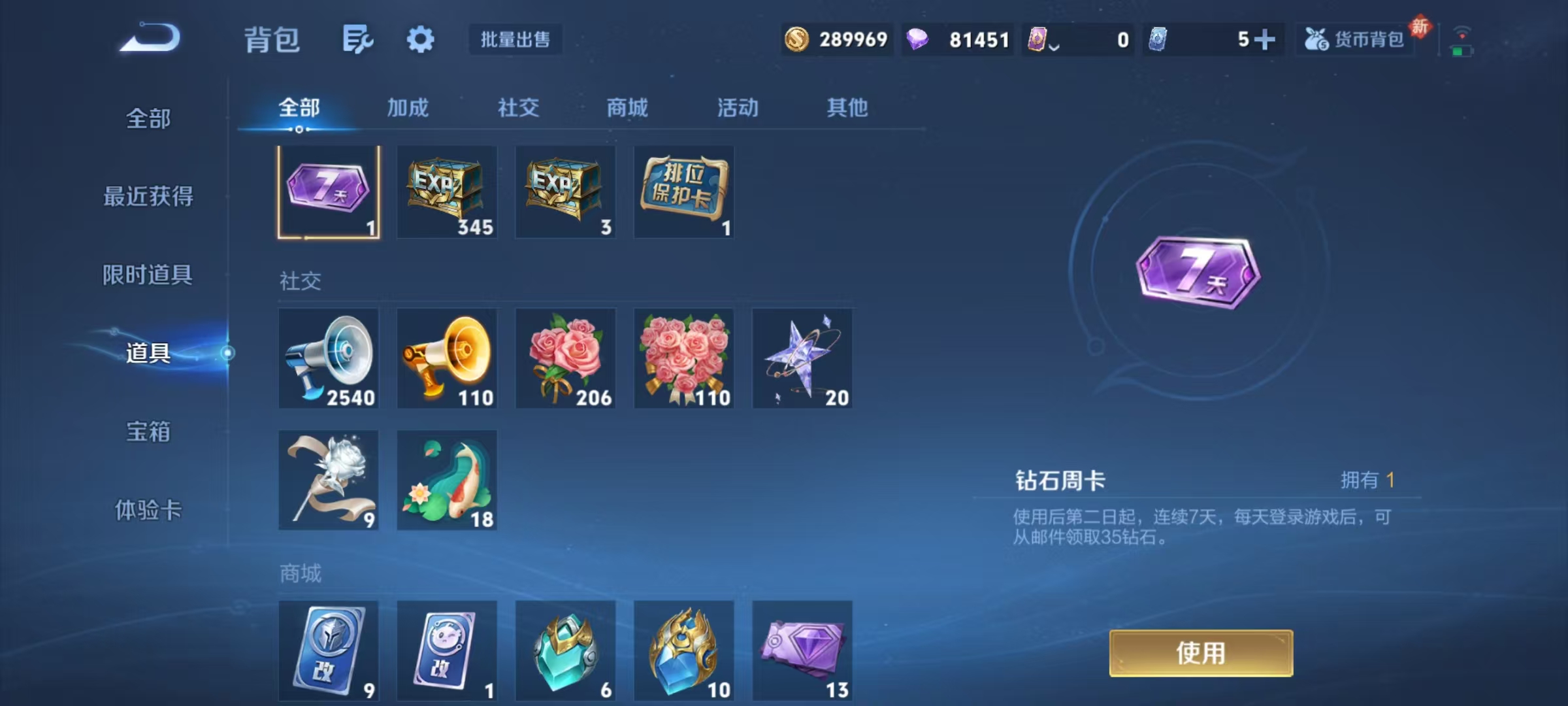Switch to the 商城 tab
This screenshot has height=706, width=1568.
tap(626, 108)
